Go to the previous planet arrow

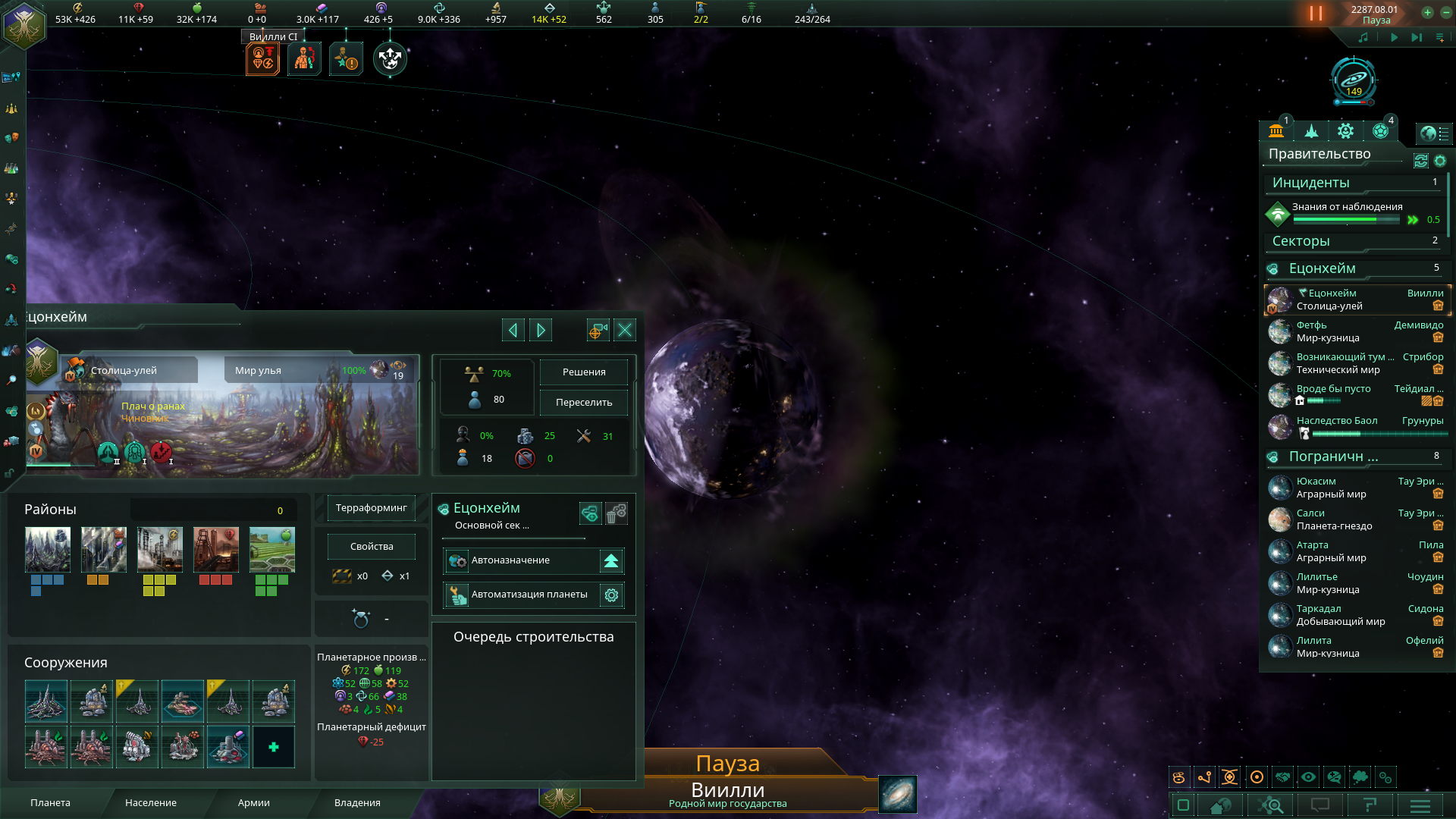tap(513, 330)
